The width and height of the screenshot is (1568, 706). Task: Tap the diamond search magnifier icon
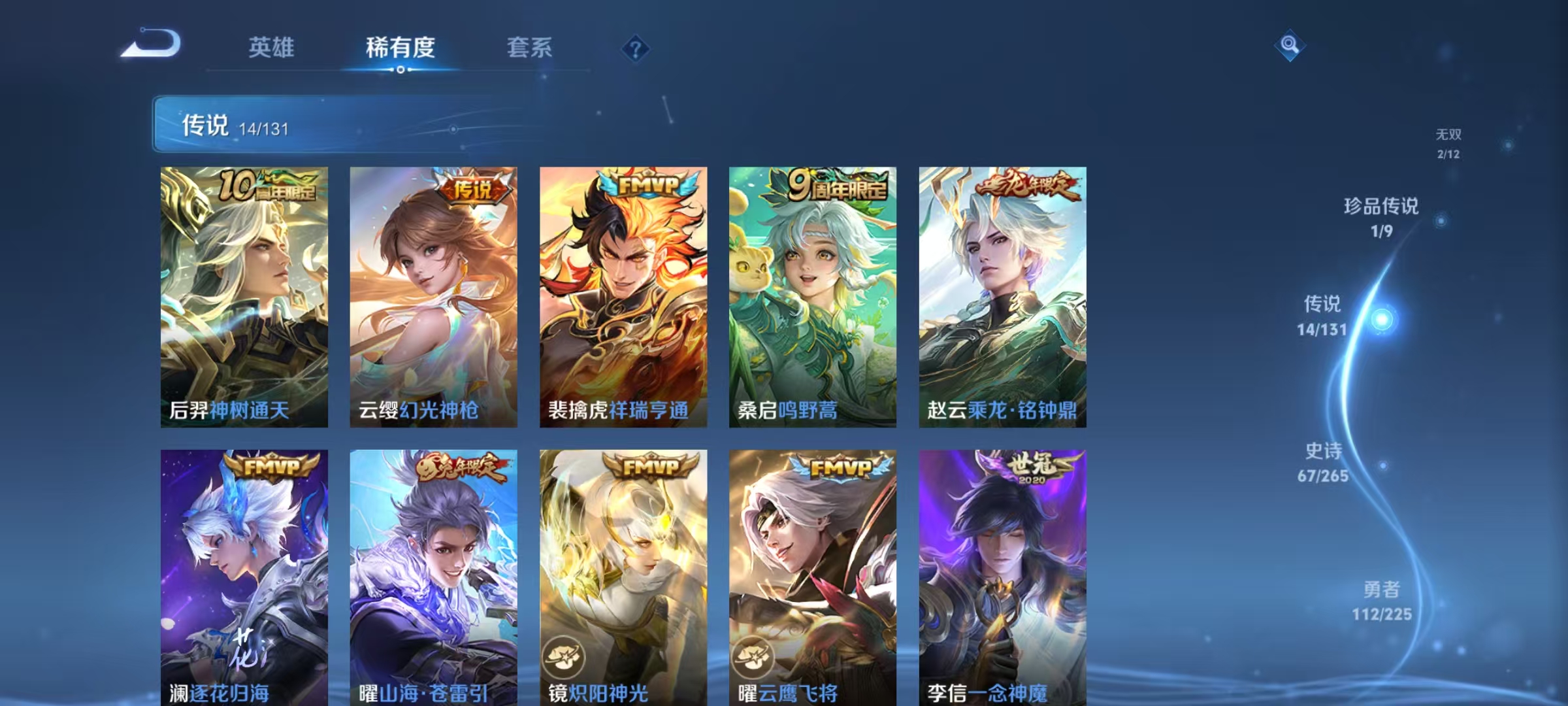1290,44
